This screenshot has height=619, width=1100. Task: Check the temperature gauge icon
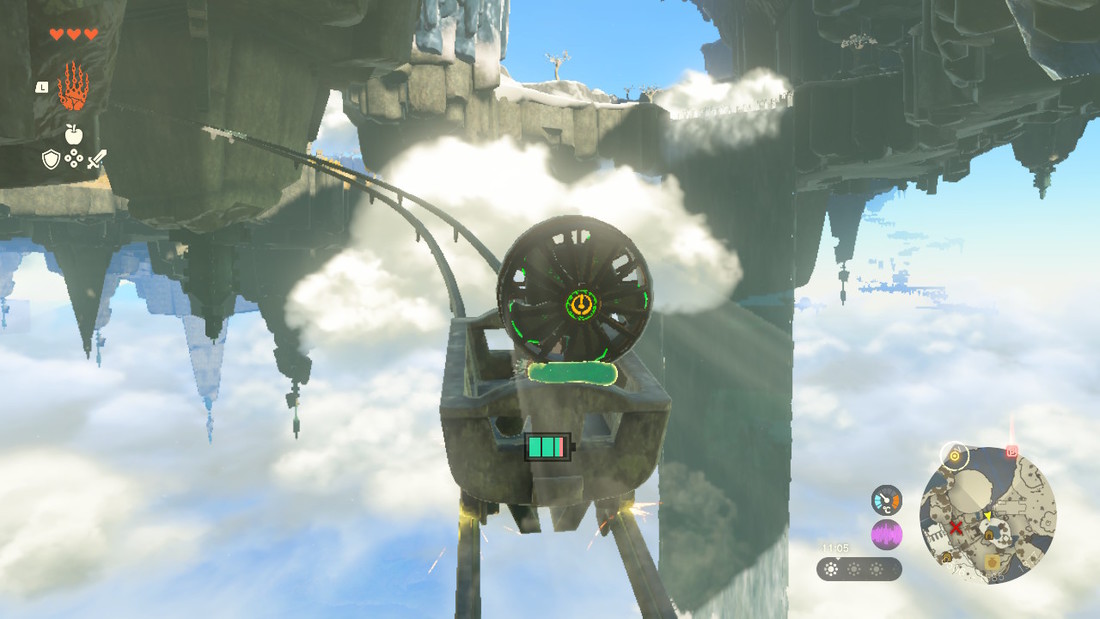click(x=886, y=499)
